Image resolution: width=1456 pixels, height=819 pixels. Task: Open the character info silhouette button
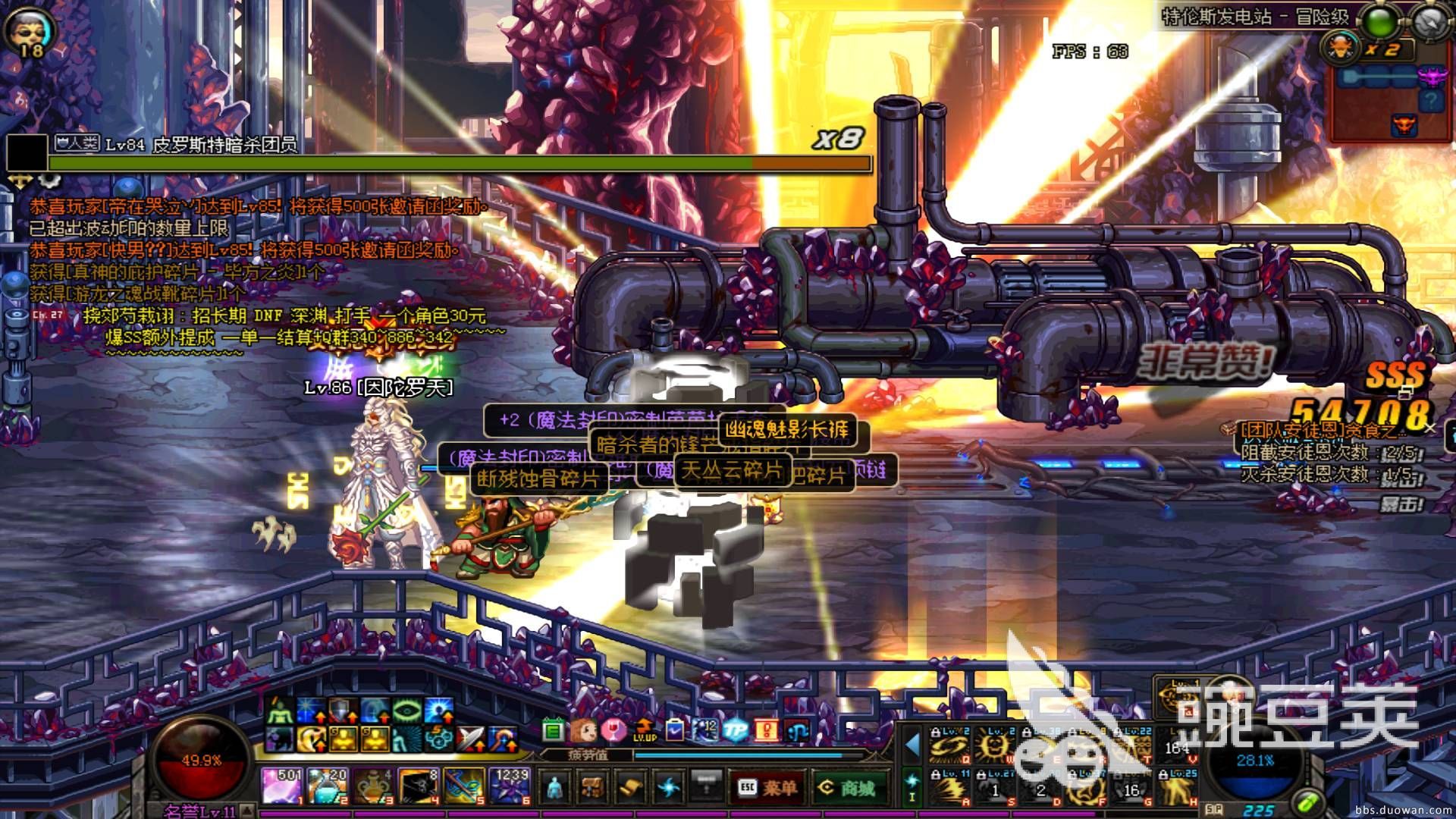(x=556, y=787)
